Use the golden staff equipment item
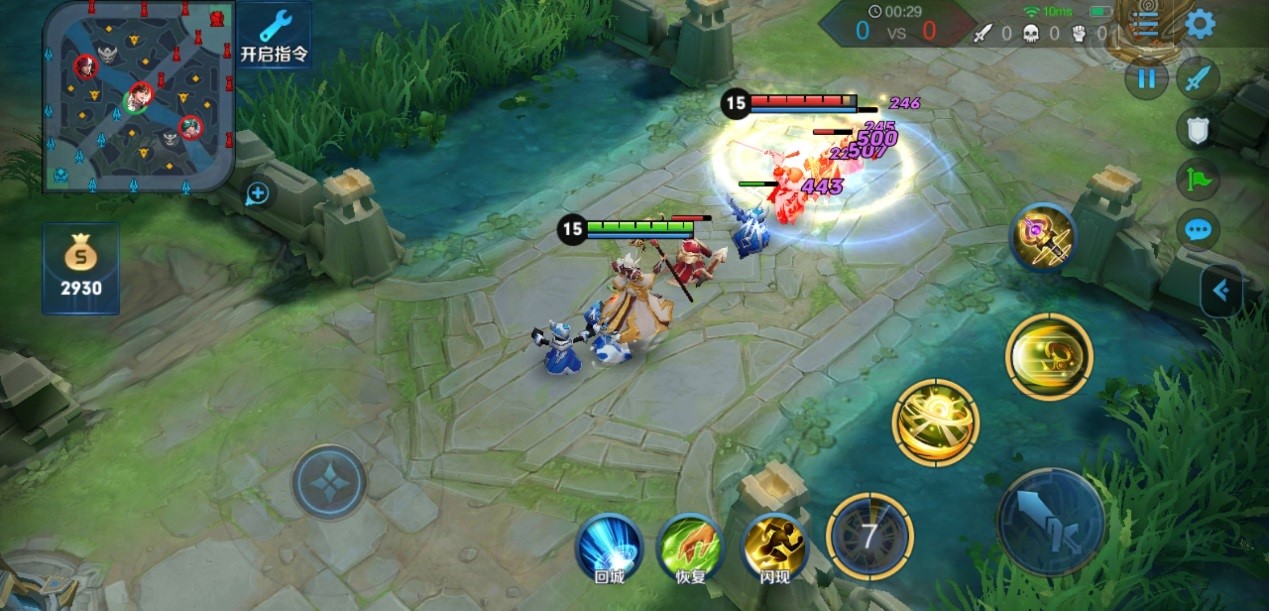This screenshot has width=1269, height=611. [1042, 237]
